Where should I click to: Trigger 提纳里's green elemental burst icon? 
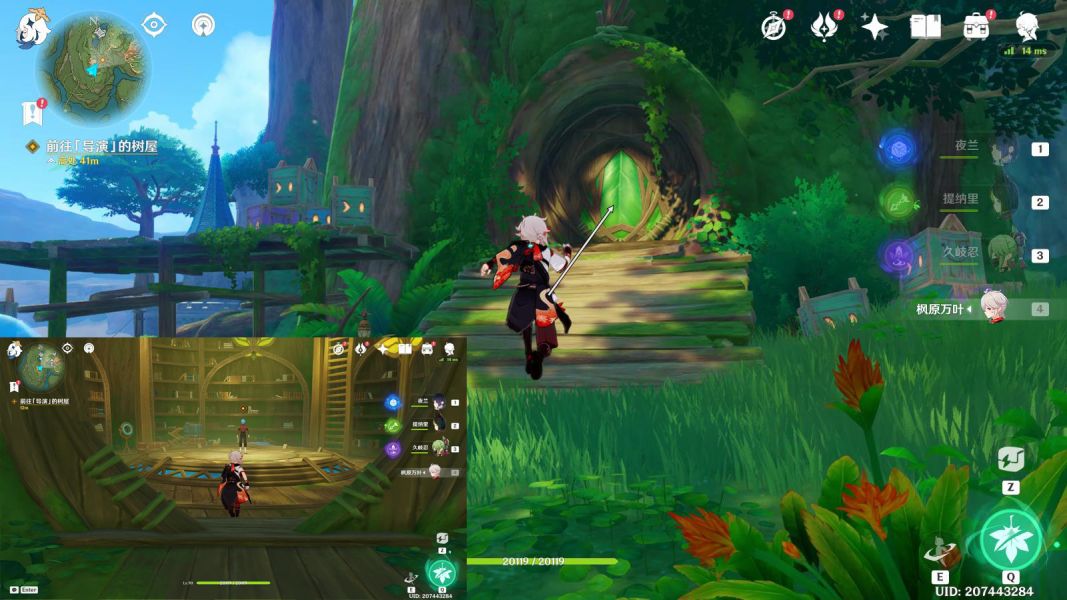click(x=898, y=202)
